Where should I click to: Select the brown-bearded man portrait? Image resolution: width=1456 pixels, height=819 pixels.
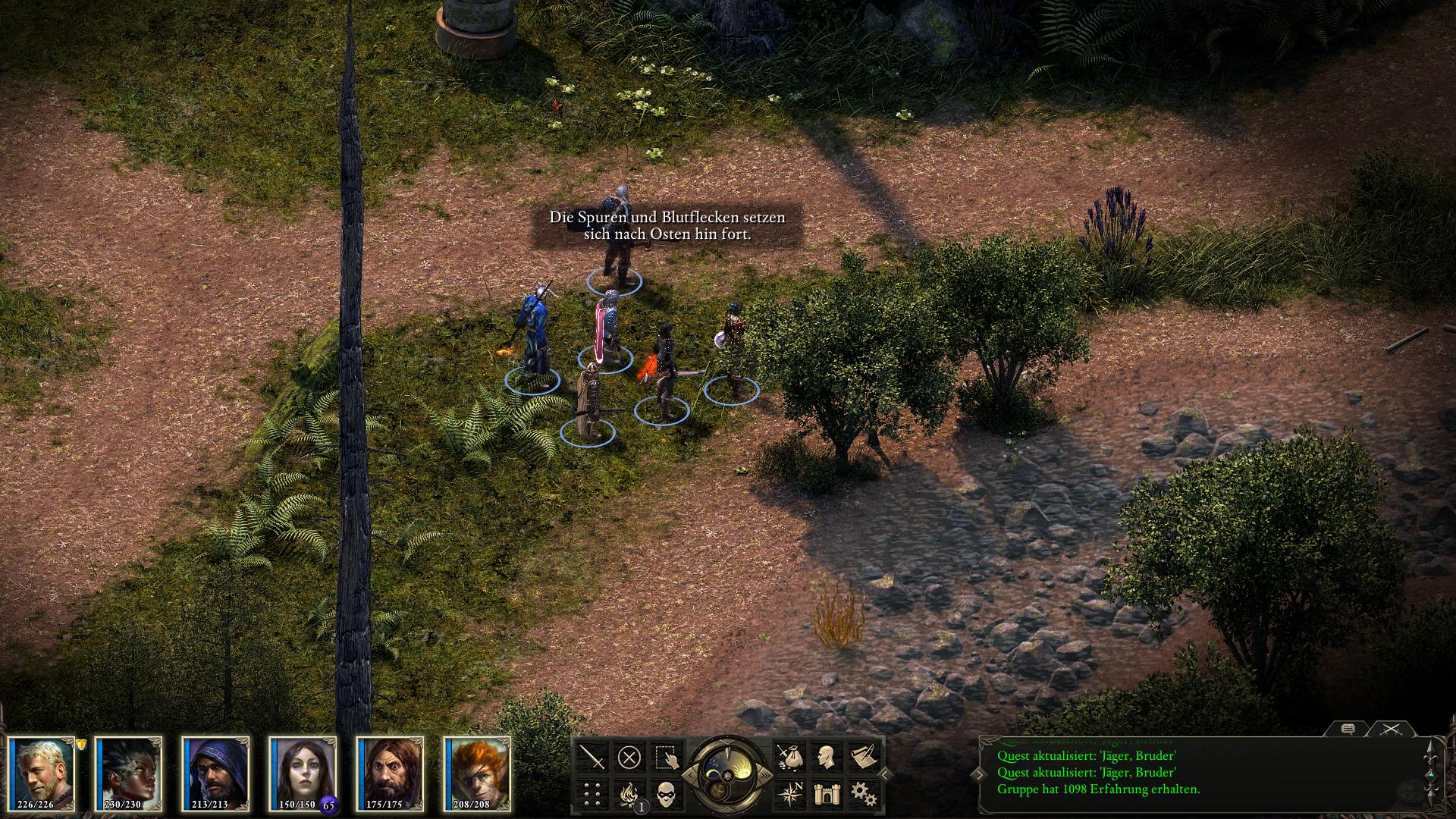391,772
